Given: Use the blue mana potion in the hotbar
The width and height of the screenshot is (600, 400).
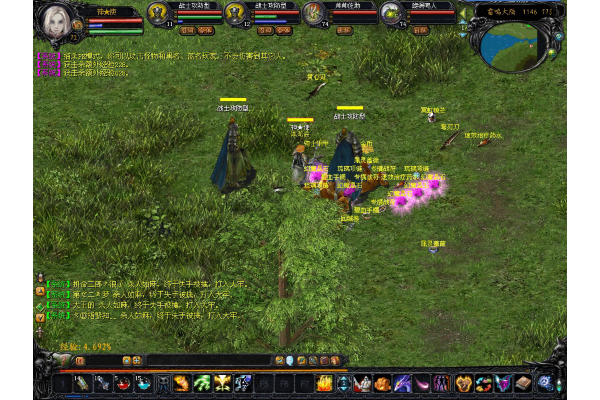Looking at the screenshot, I should click(142, 383).
